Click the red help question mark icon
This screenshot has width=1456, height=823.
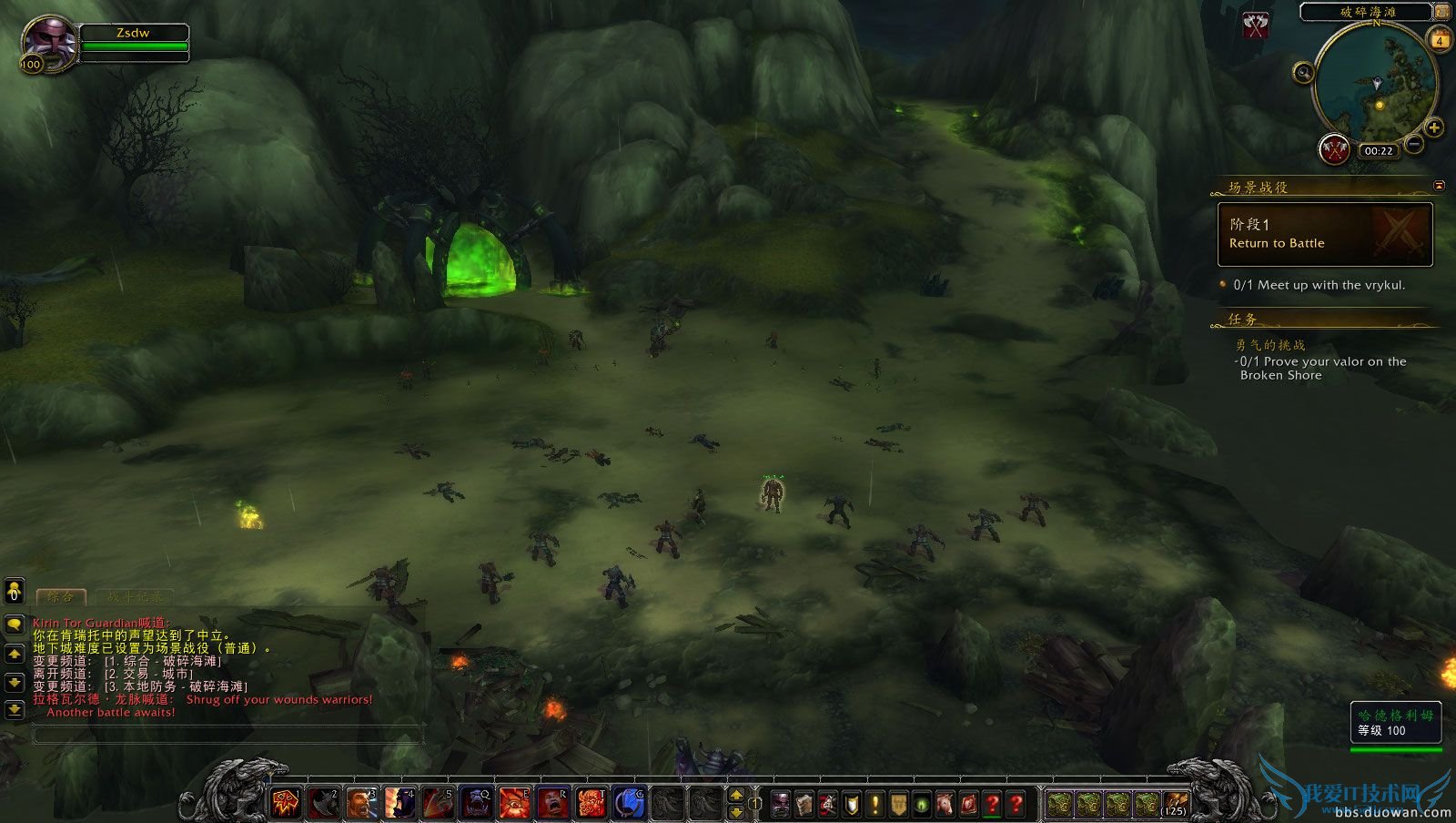click(1016, 805)
